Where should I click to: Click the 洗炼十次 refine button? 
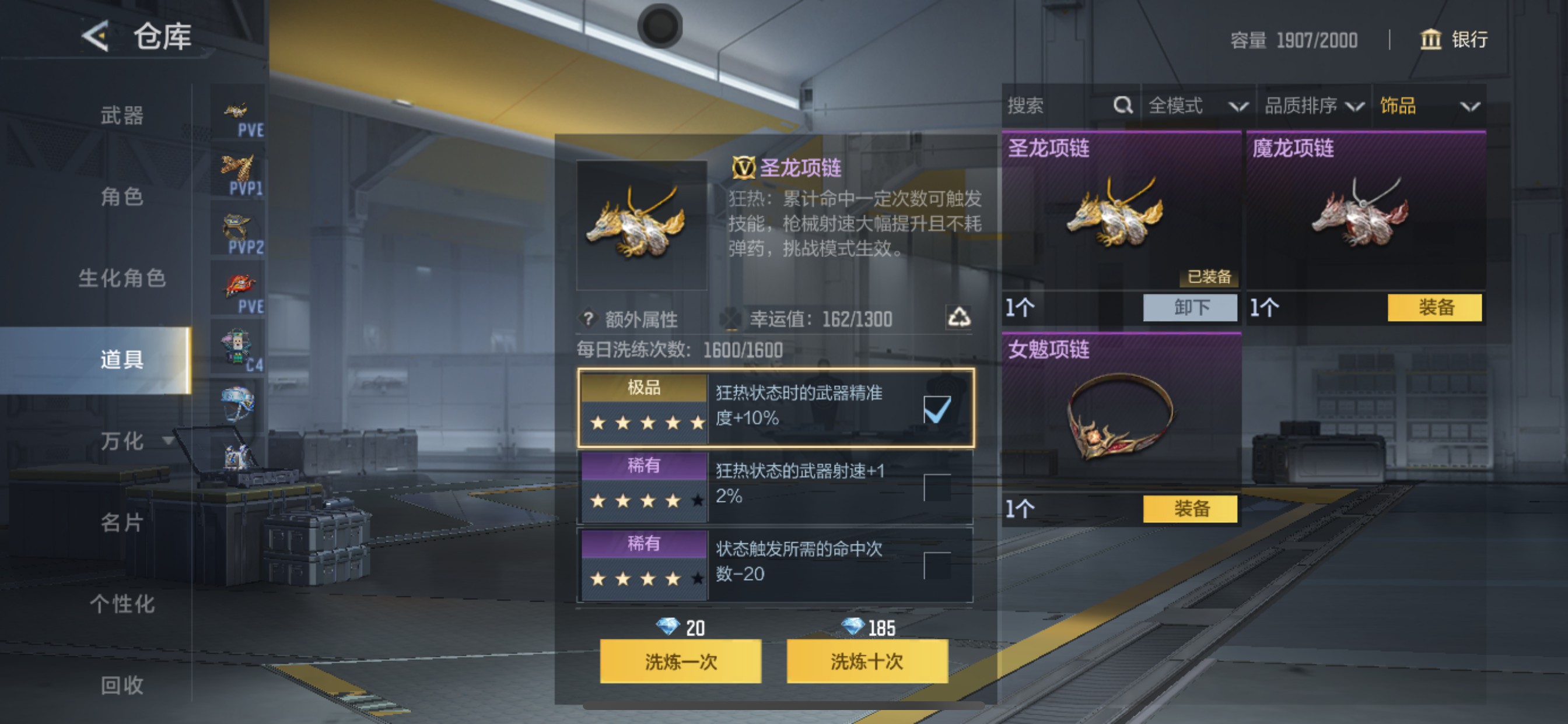867,664
